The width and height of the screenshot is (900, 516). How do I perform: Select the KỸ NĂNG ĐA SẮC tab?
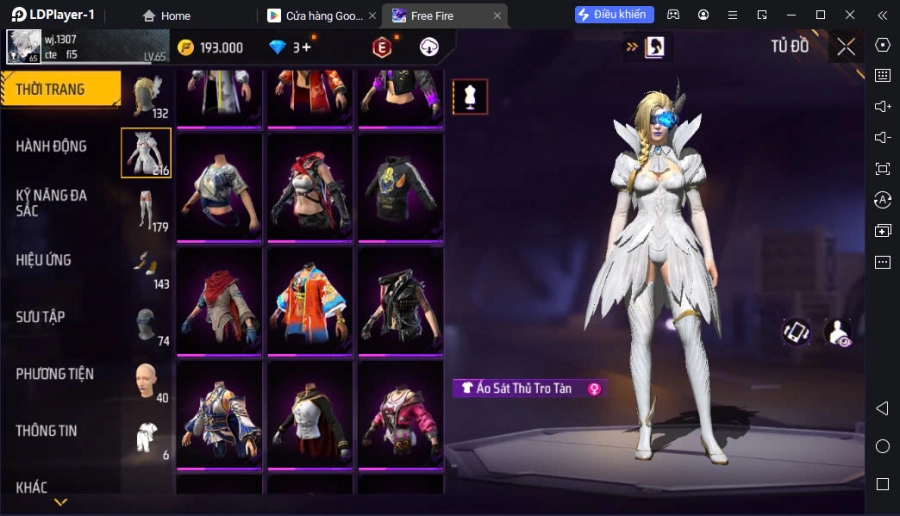point(52,203)
